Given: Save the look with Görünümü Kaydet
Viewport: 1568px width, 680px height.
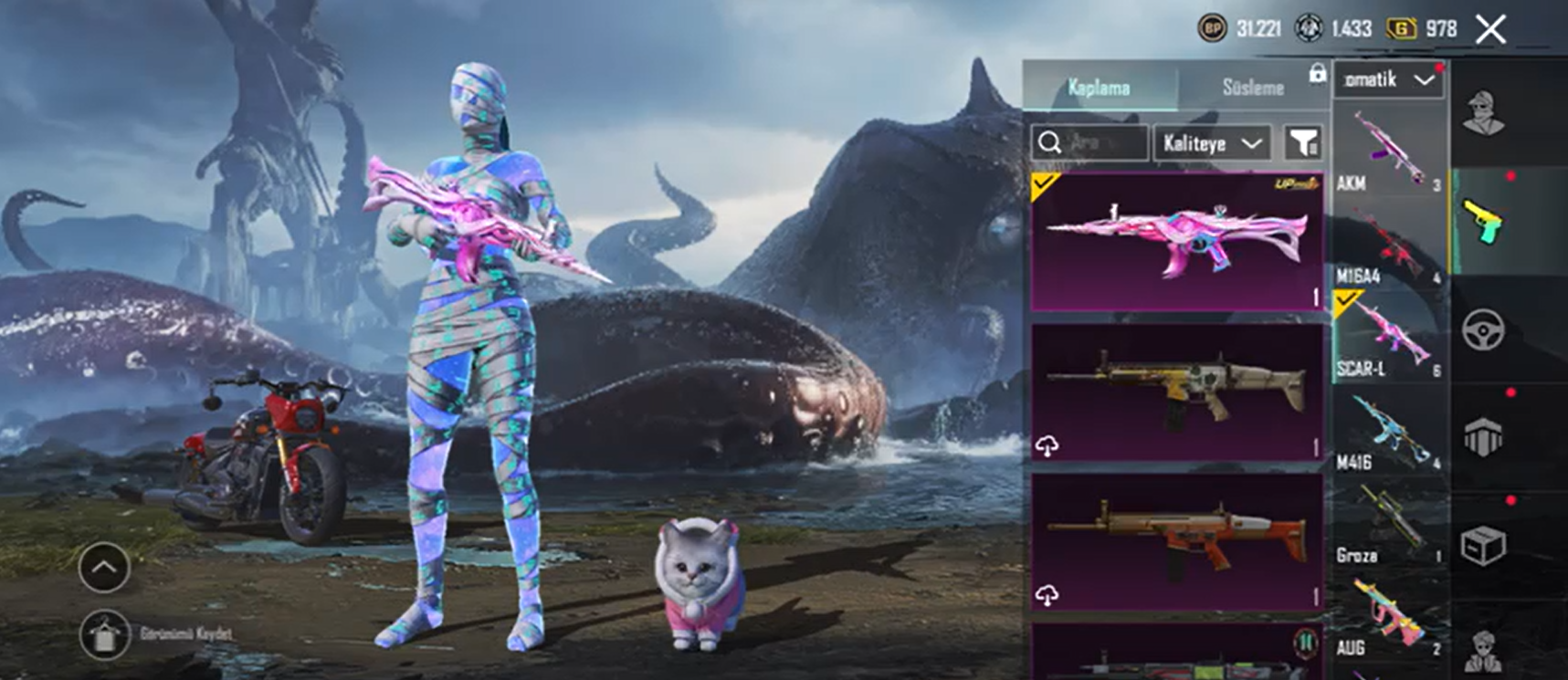Looking at the screenshot, I should (106, 633).
